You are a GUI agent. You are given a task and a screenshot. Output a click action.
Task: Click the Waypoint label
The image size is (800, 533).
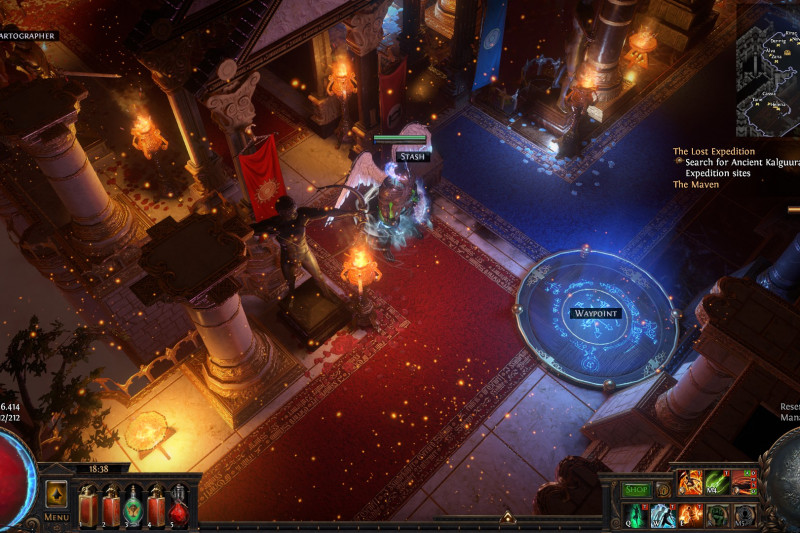[x=595, y=313]
